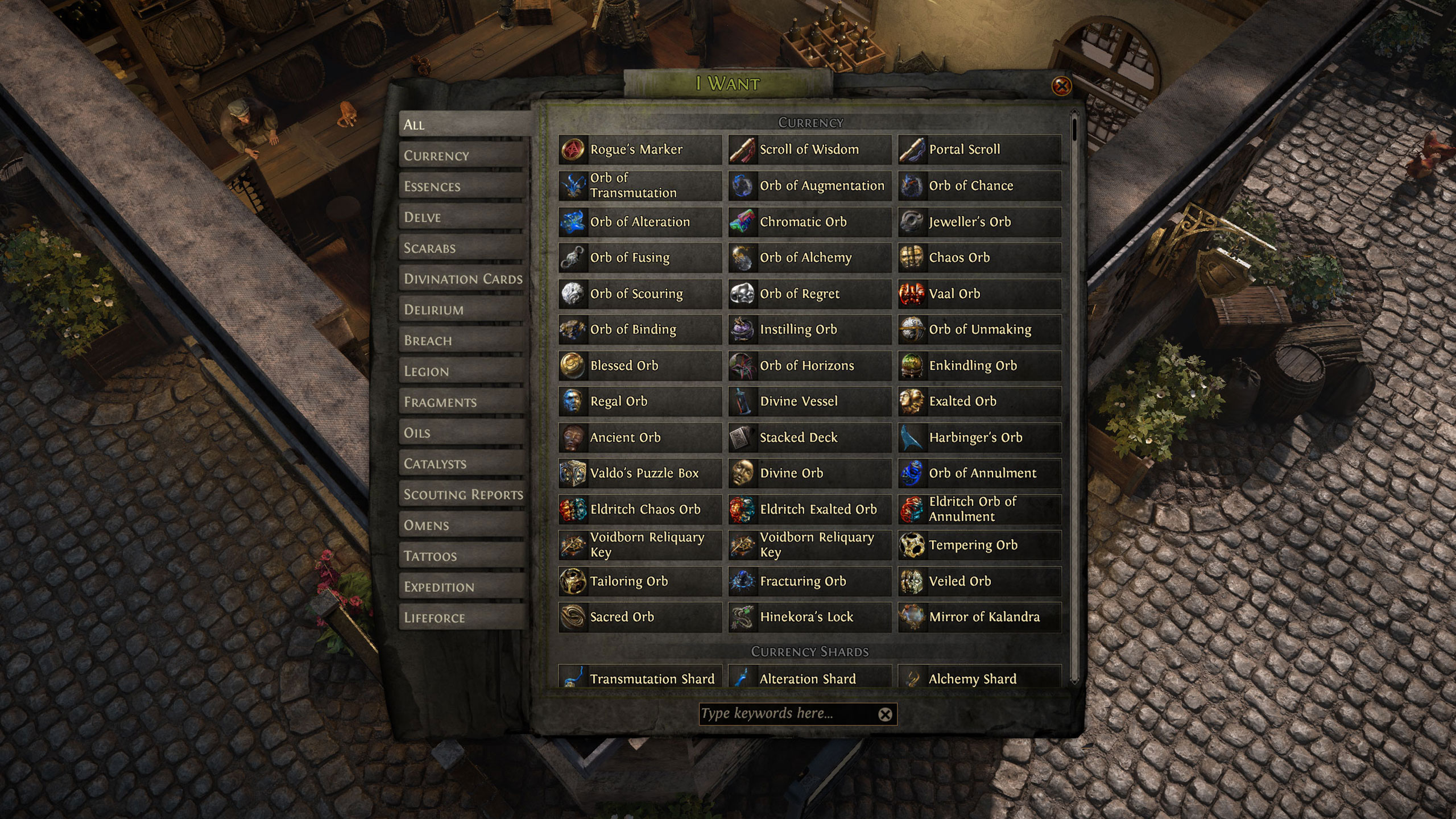Choose the Lifeforce category
1456x819 pixels.
point(462,618)
